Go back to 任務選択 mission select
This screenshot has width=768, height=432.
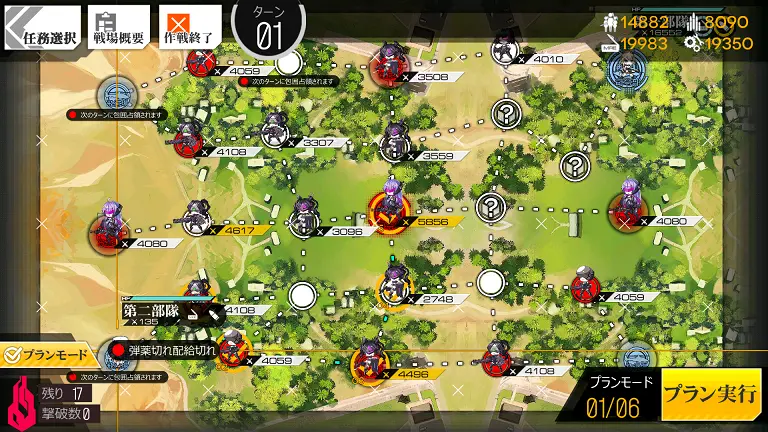(x=38, y=29)
